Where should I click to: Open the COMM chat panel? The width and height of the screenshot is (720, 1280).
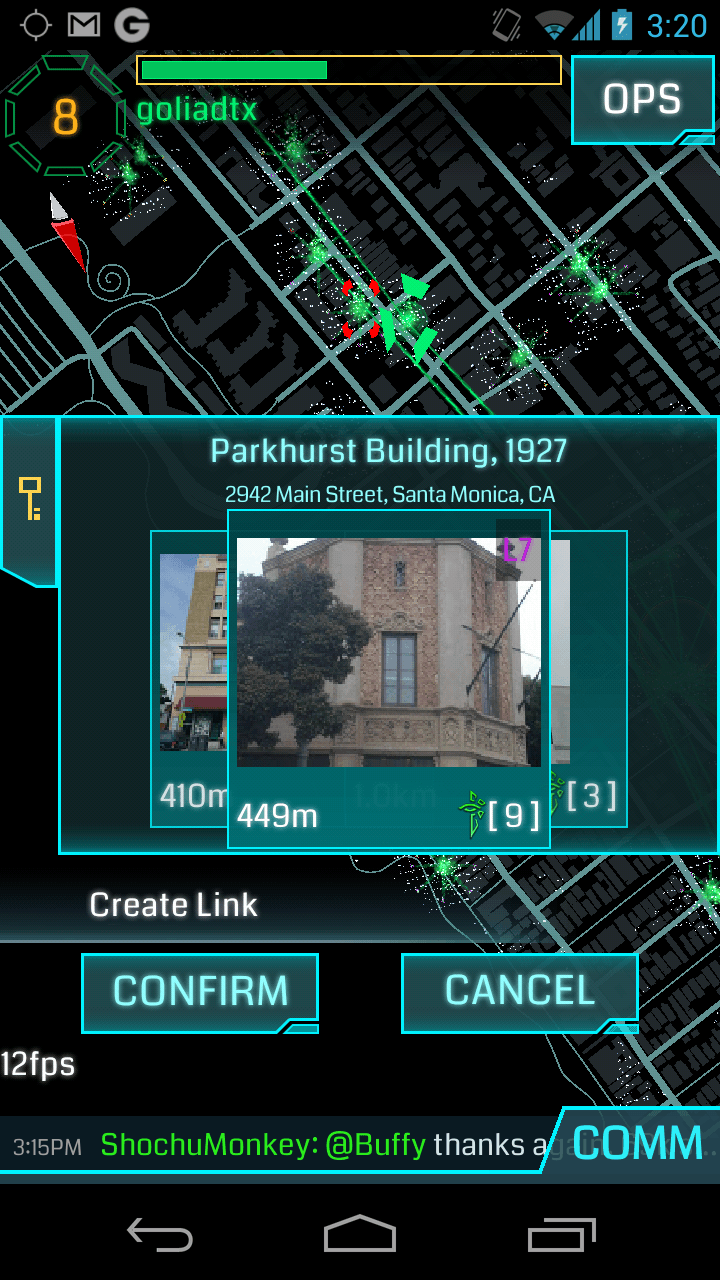coord(637,1143)
